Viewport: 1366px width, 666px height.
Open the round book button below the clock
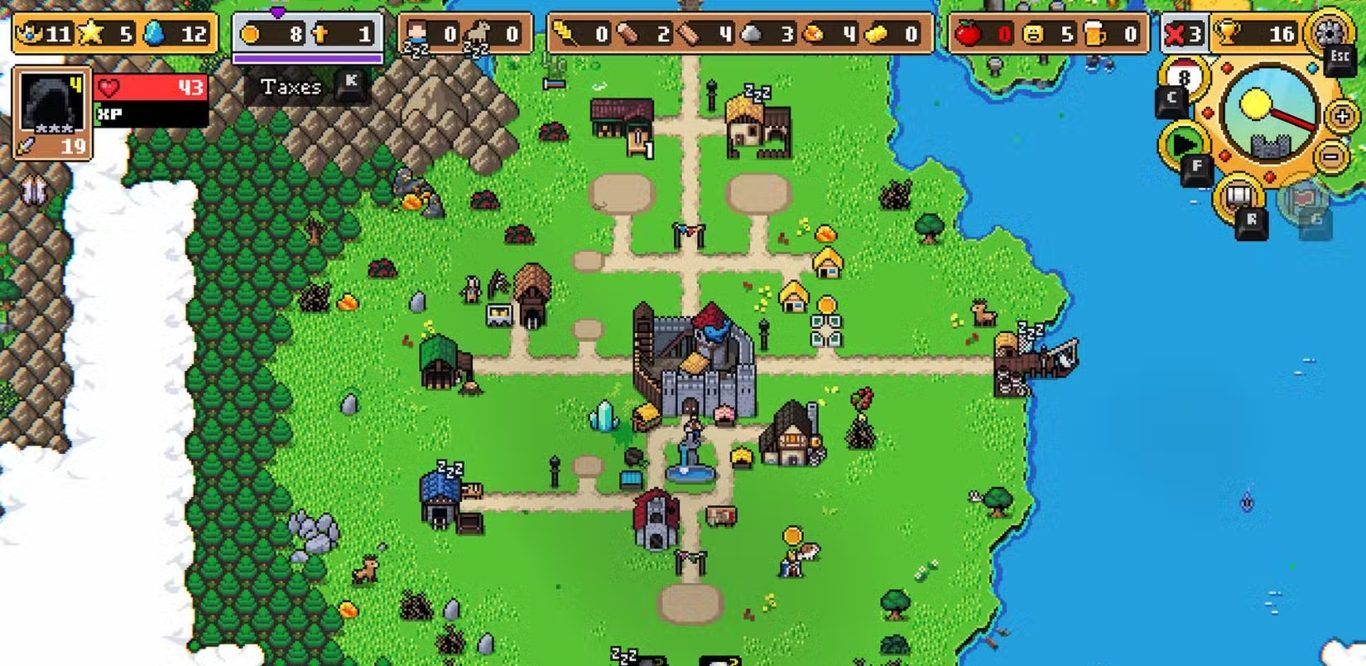click(1239, 195)
